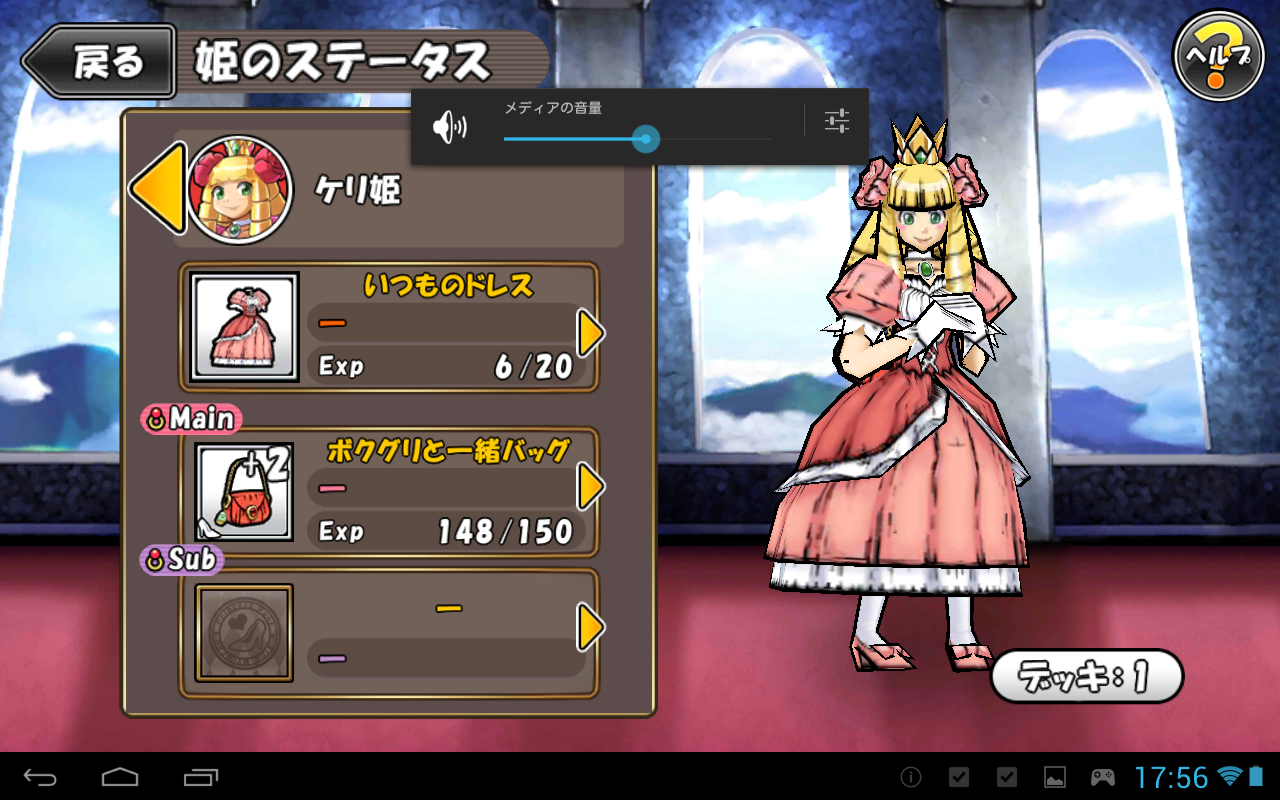1280x800 pixels.
Task: Open the help (ヘルプ) button
Action: pos(1217,56)
